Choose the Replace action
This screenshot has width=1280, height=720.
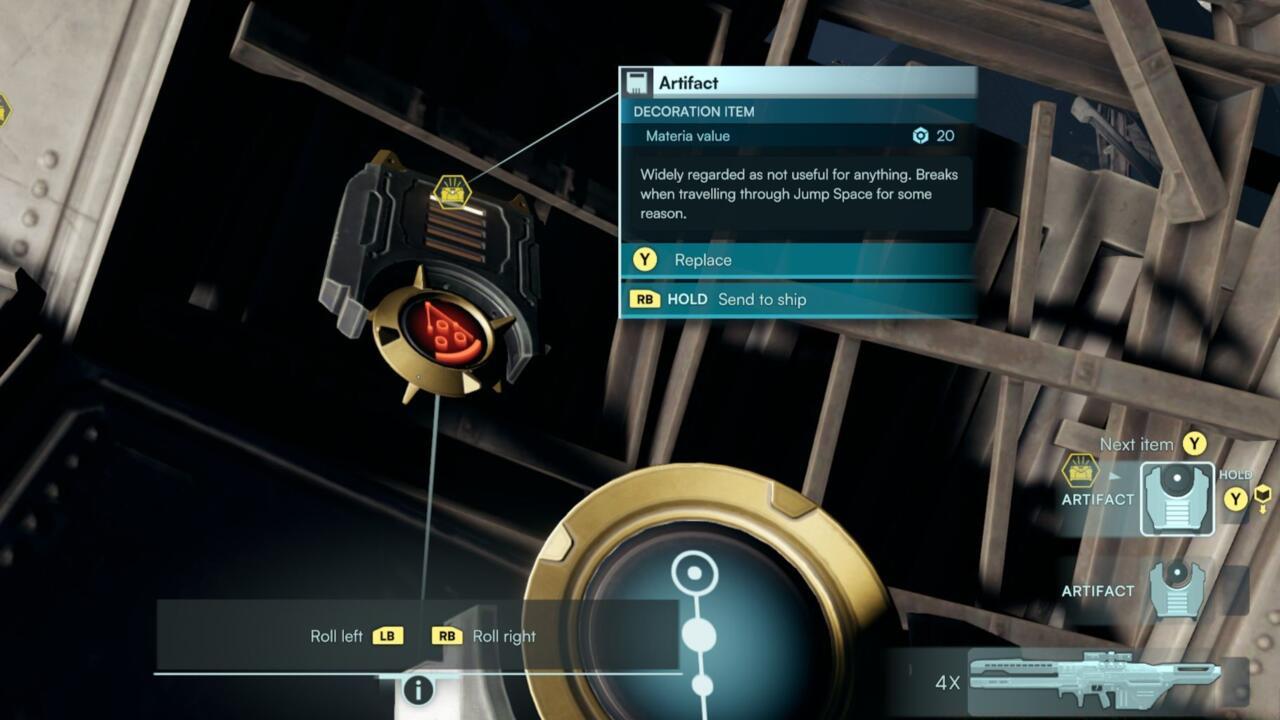(704, 260)
